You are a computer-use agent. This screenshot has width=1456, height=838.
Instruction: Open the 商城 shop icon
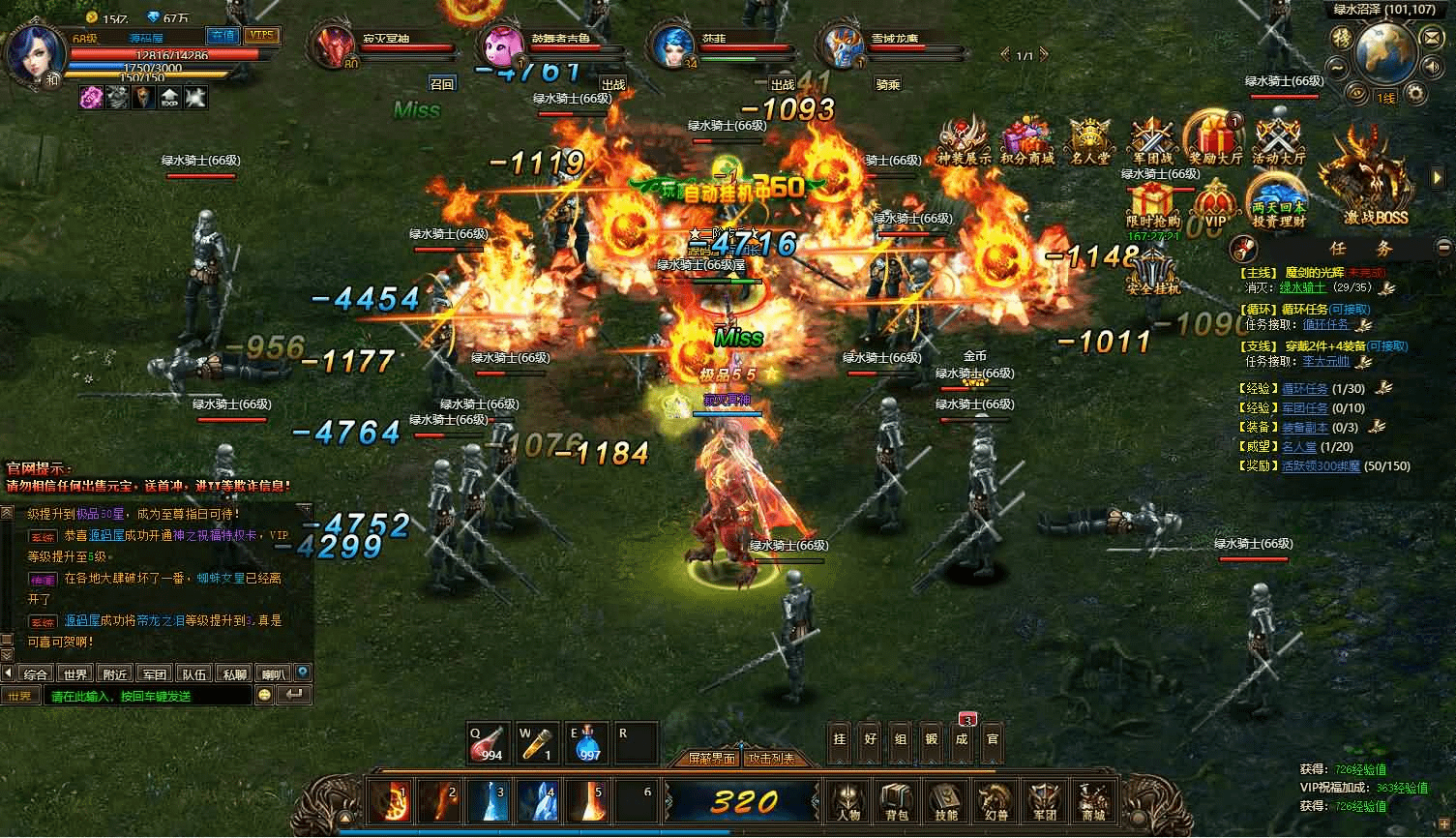(x=1093, y=801)
